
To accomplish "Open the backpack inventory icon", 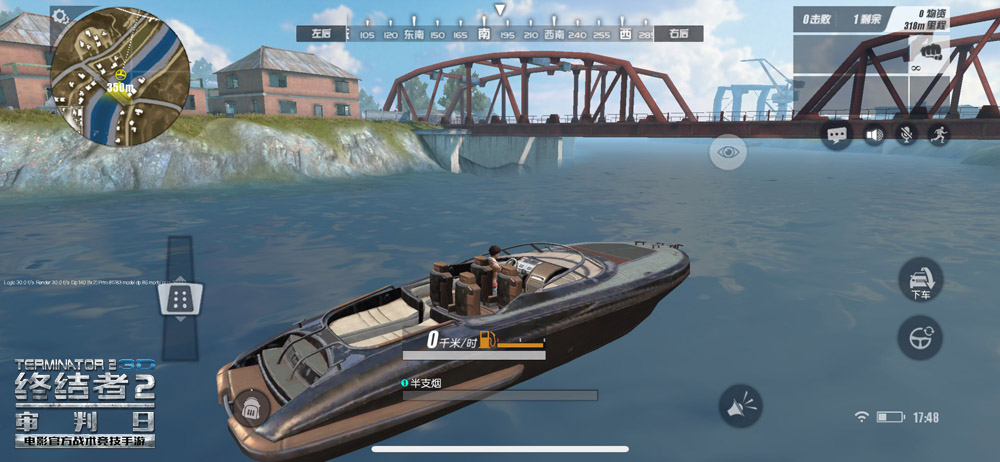I will [x=253, y=408].
